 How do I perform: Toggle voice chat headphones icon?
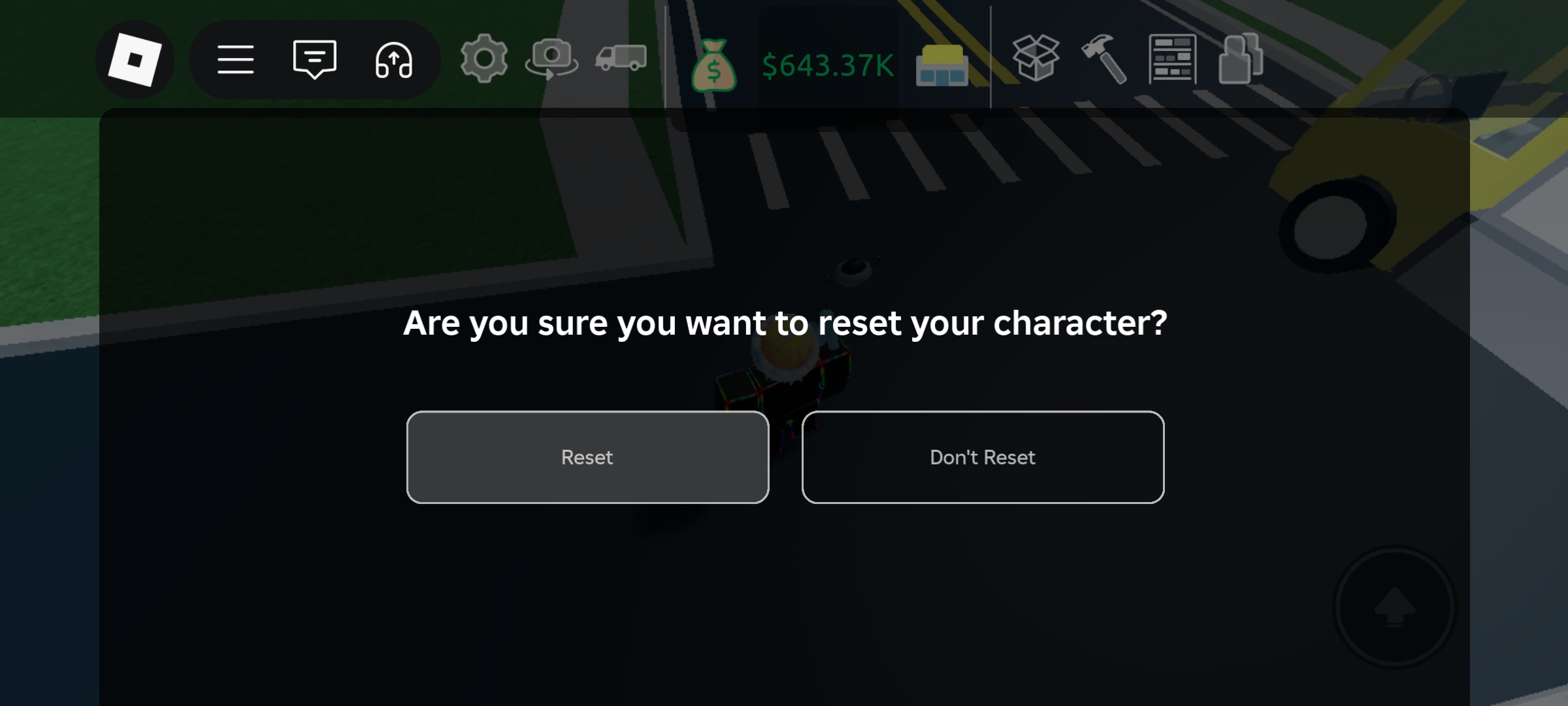(x=393, y=59)
